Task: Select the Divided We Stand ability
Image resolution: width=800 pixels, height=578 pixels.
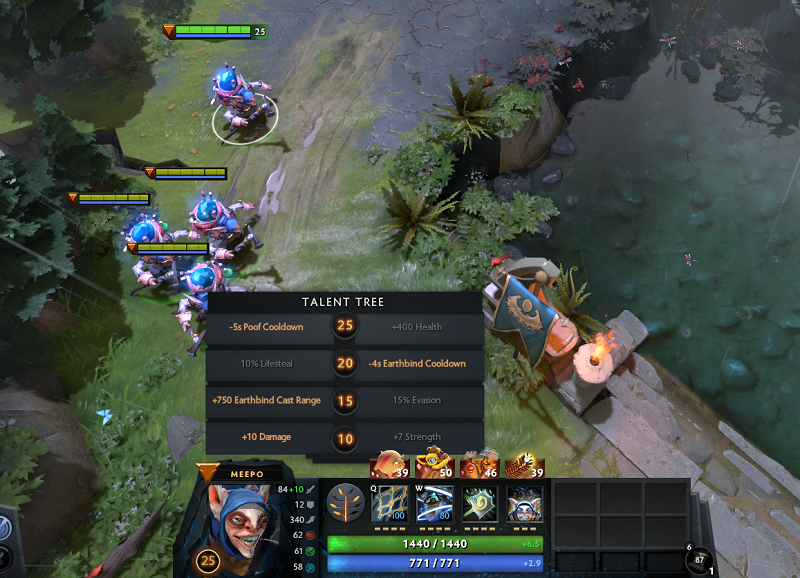Action: 525,503
